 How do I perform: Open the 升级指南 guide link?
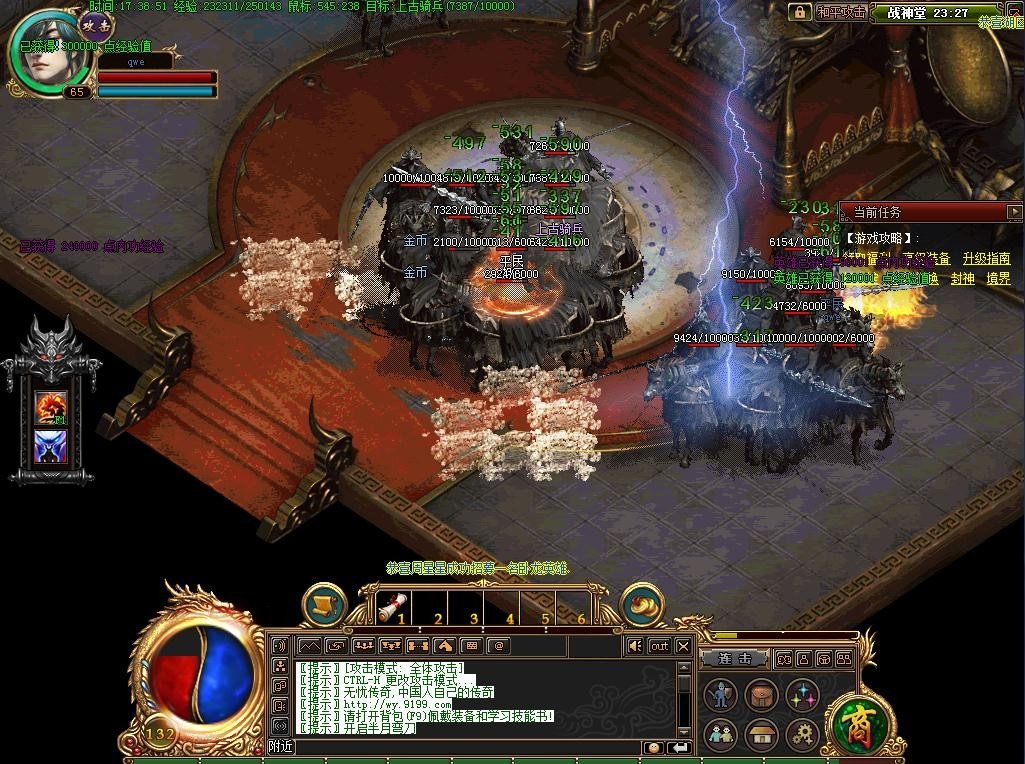coord(986,258)
